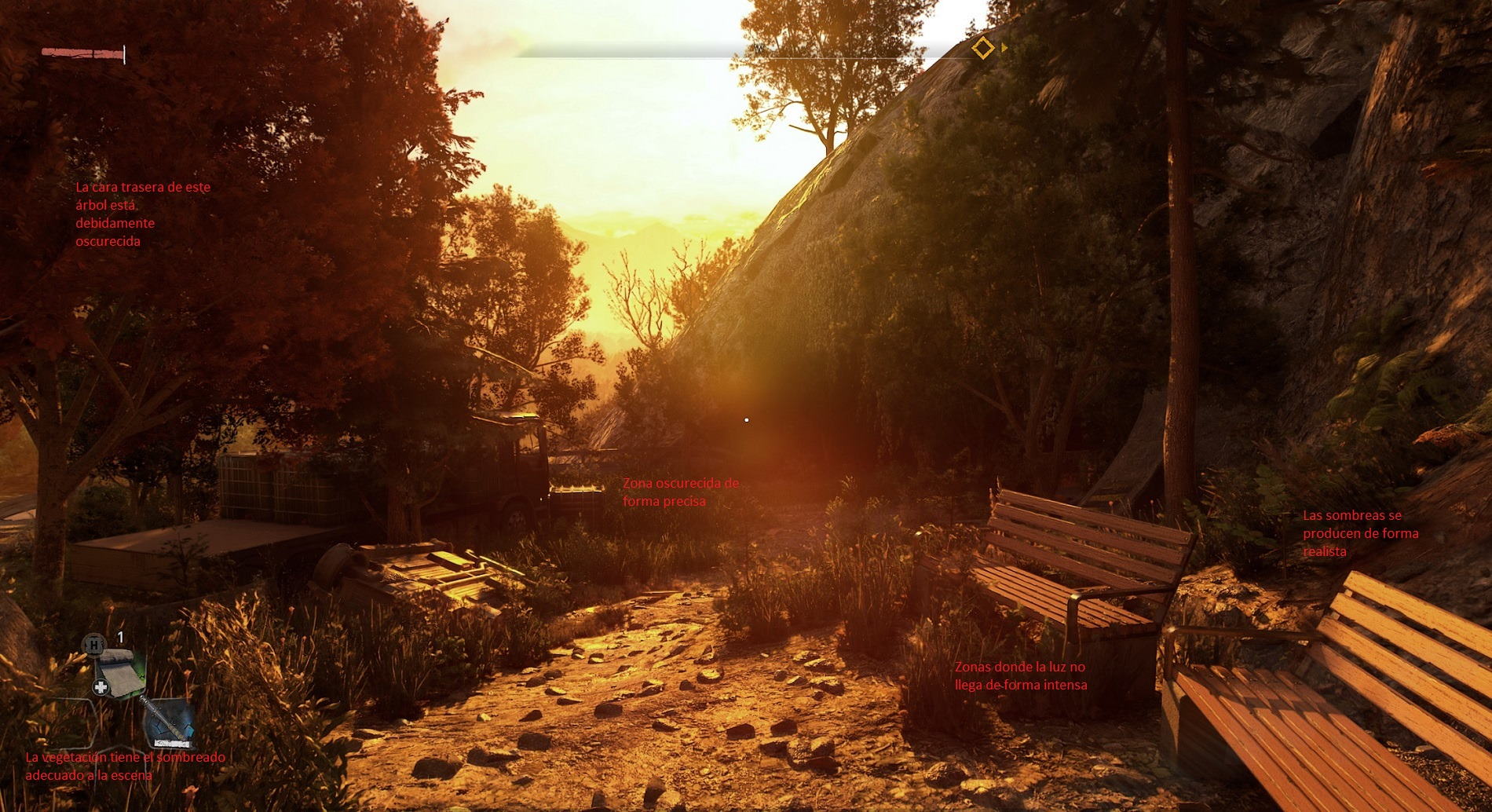
Task: Click the durability bar end-cap marker
Action: [124, 54]
